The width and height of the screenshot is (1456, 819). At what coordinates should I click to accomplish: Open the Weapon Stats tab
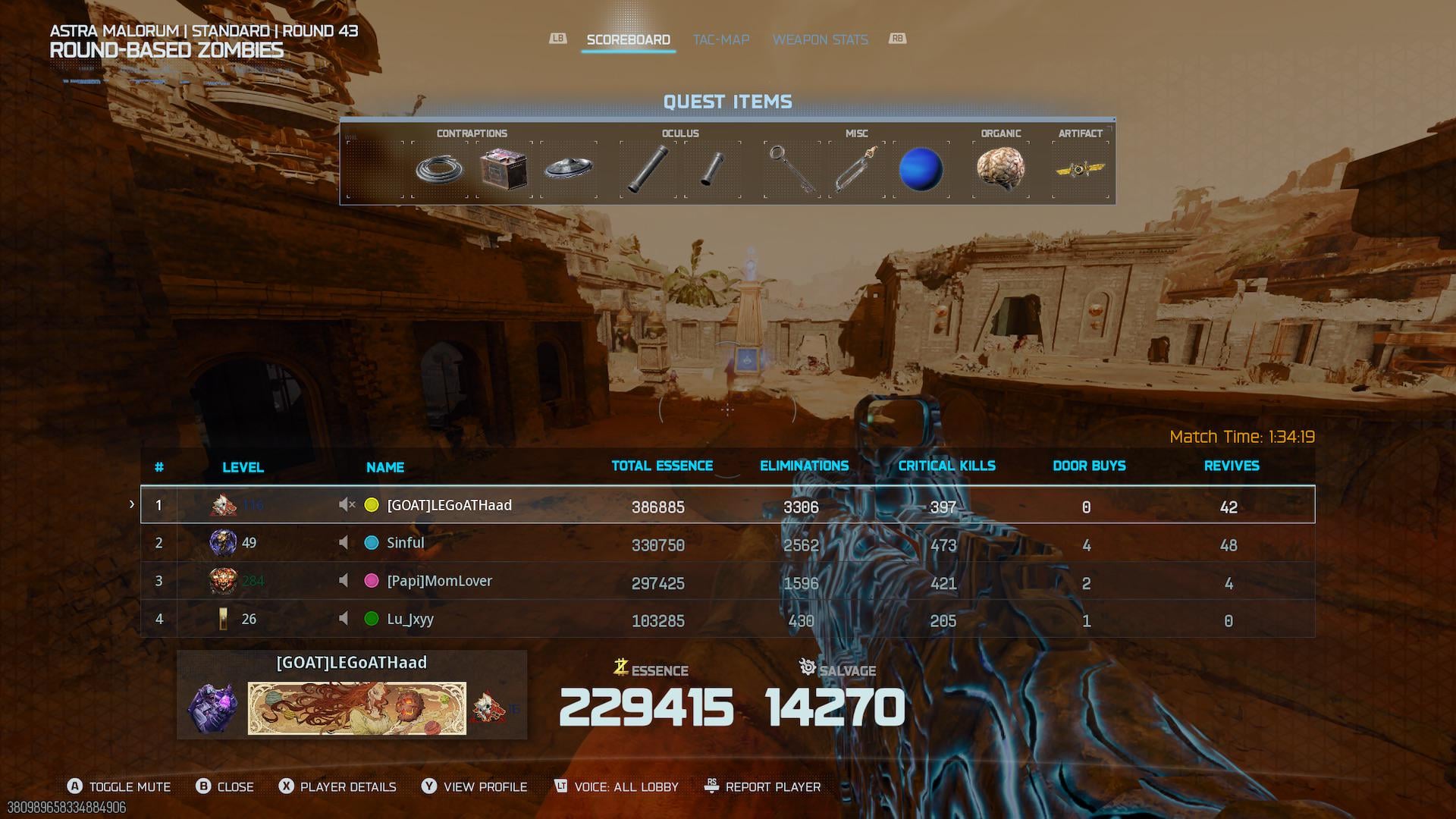tap(820, 39)
